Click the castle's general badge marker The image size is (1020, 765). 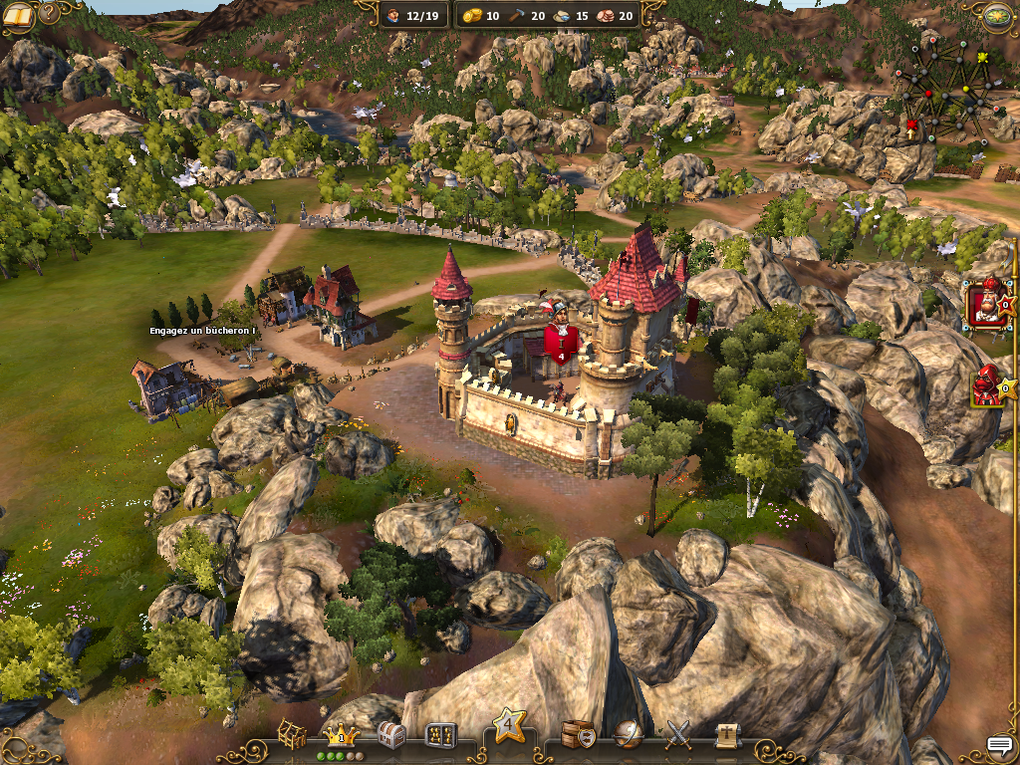pos(562,340)
